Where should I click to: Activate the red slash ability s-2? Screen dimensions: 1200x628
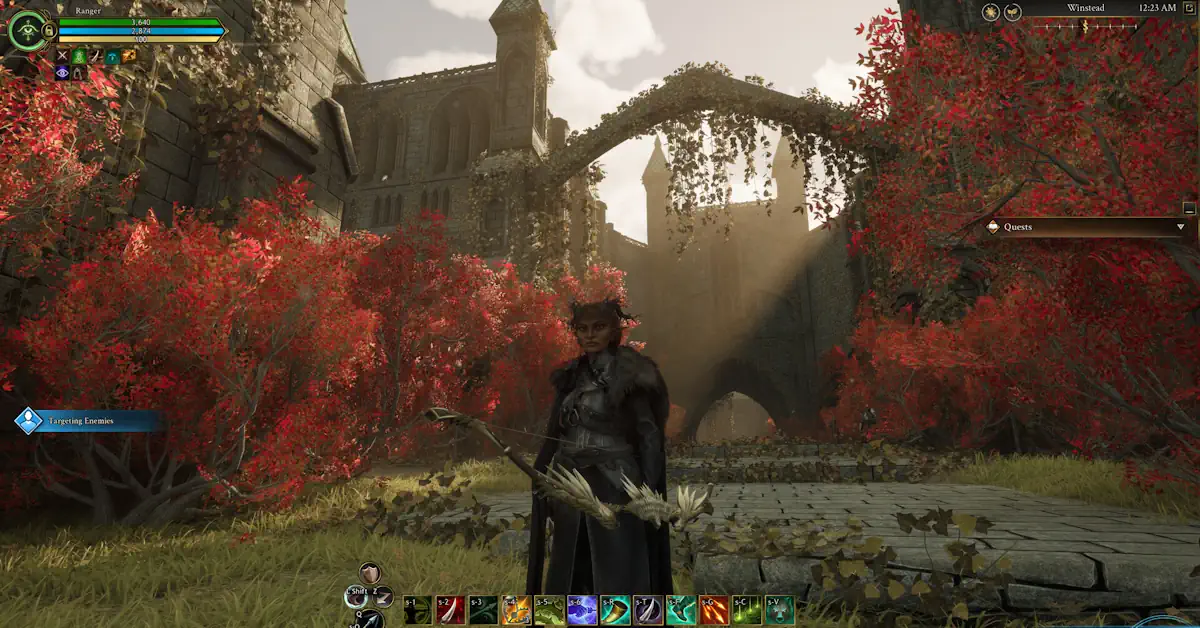pos(450,610)
